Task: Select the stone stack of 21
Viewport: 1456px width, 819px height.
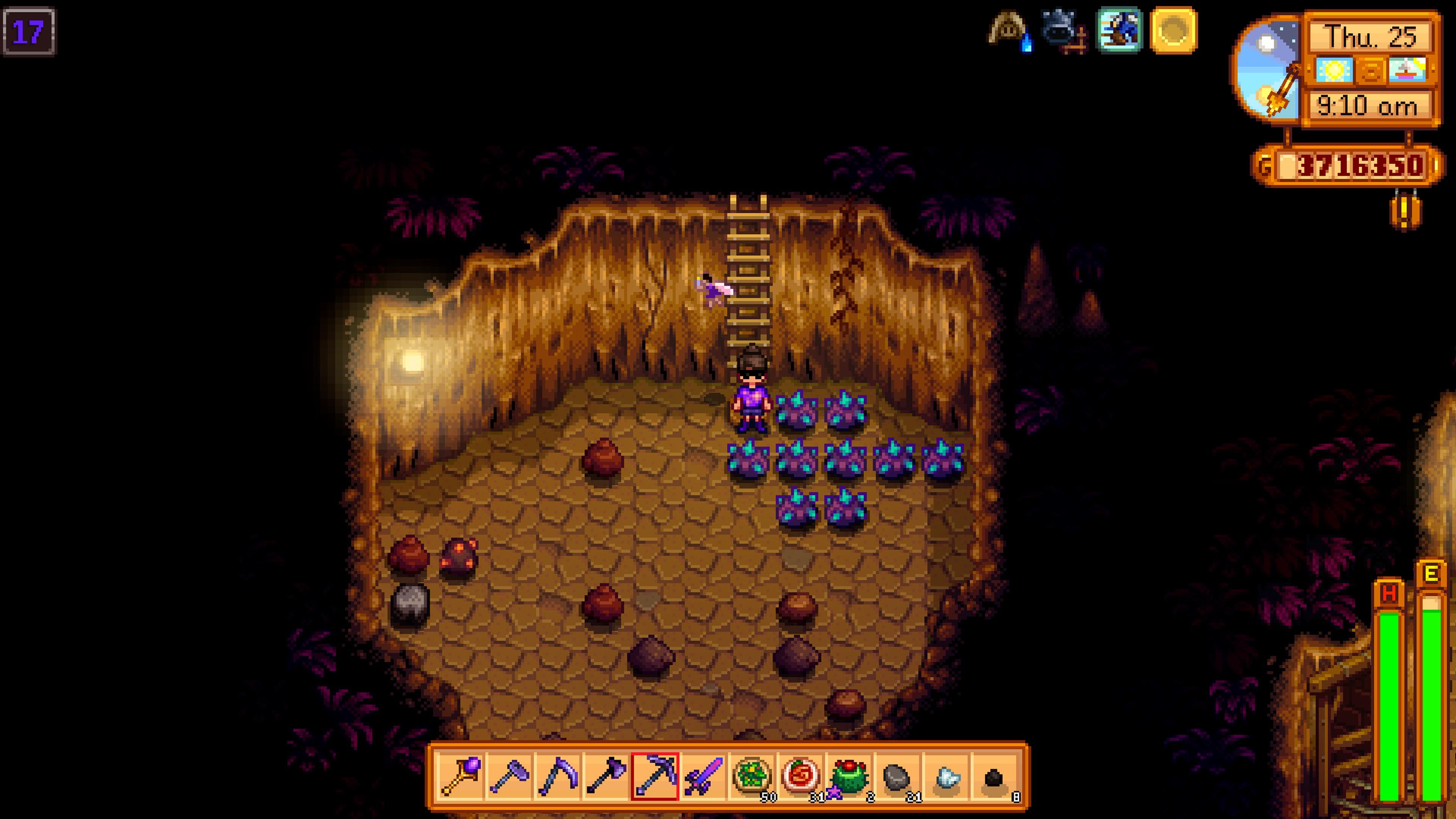Action: pyautogui.click(x=897, y=777)
